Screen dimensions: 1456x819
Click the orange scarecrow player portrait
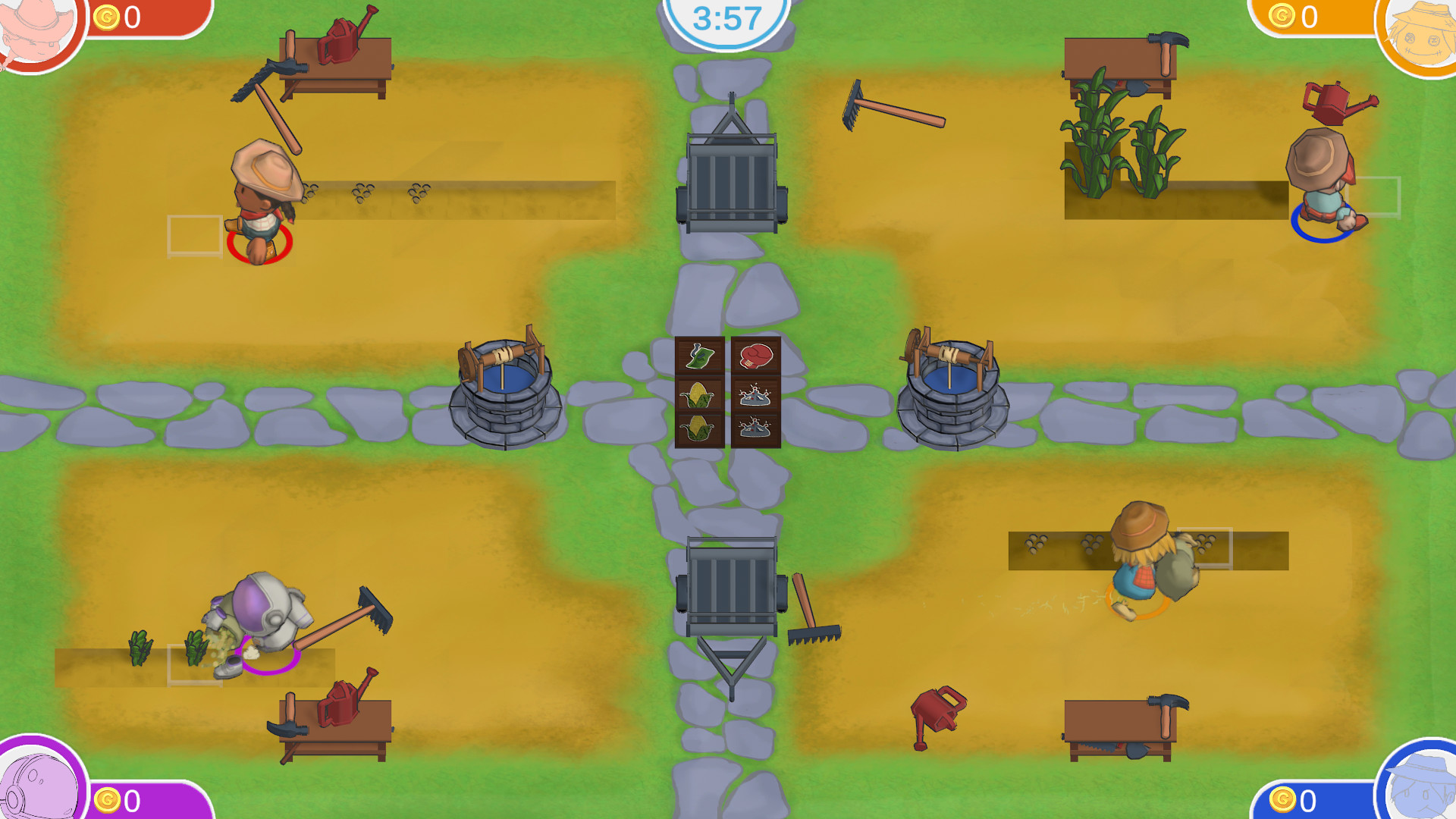coord(1424,30)
